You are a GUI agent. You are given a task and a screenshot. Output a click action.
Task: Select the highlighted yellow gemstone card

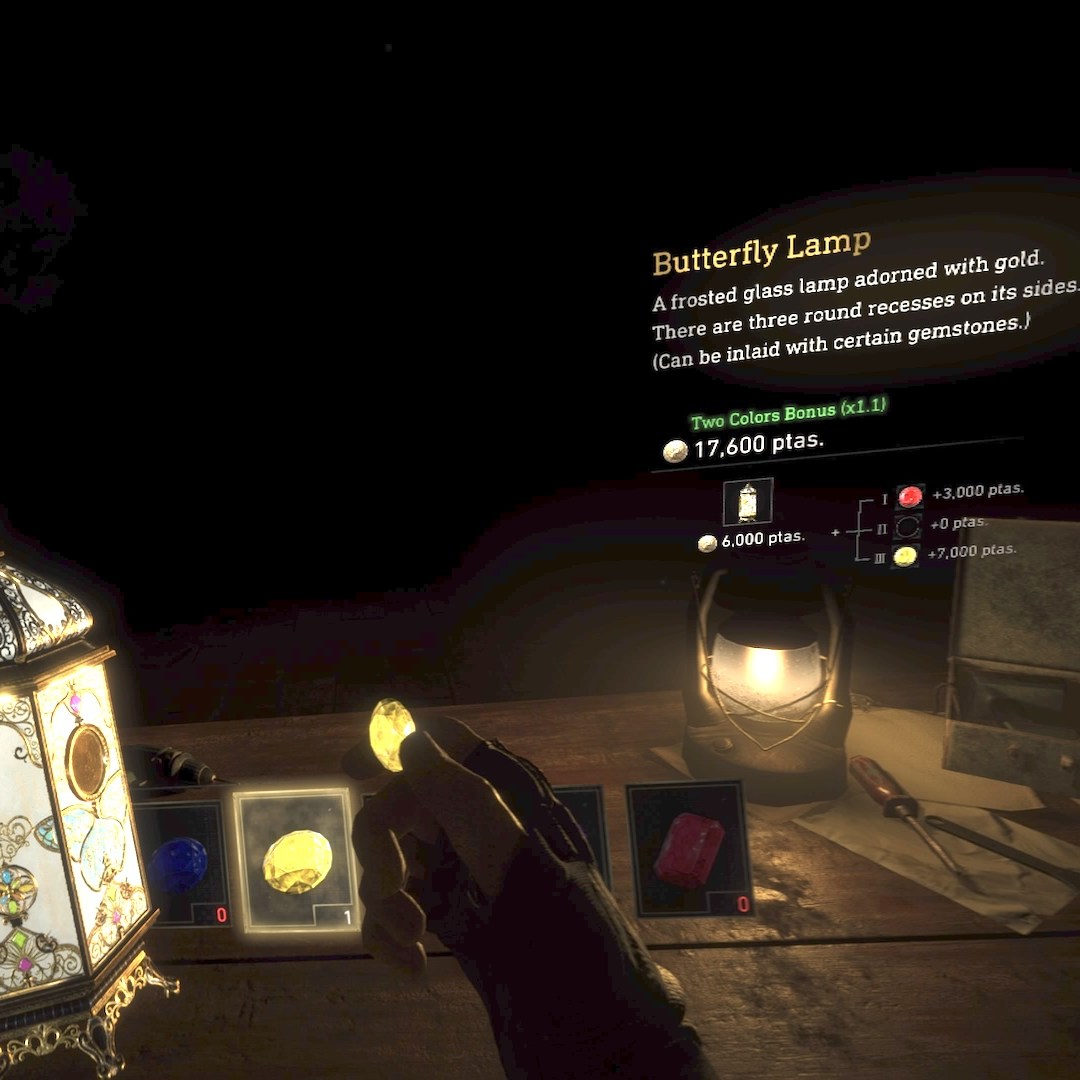(295, 860)
